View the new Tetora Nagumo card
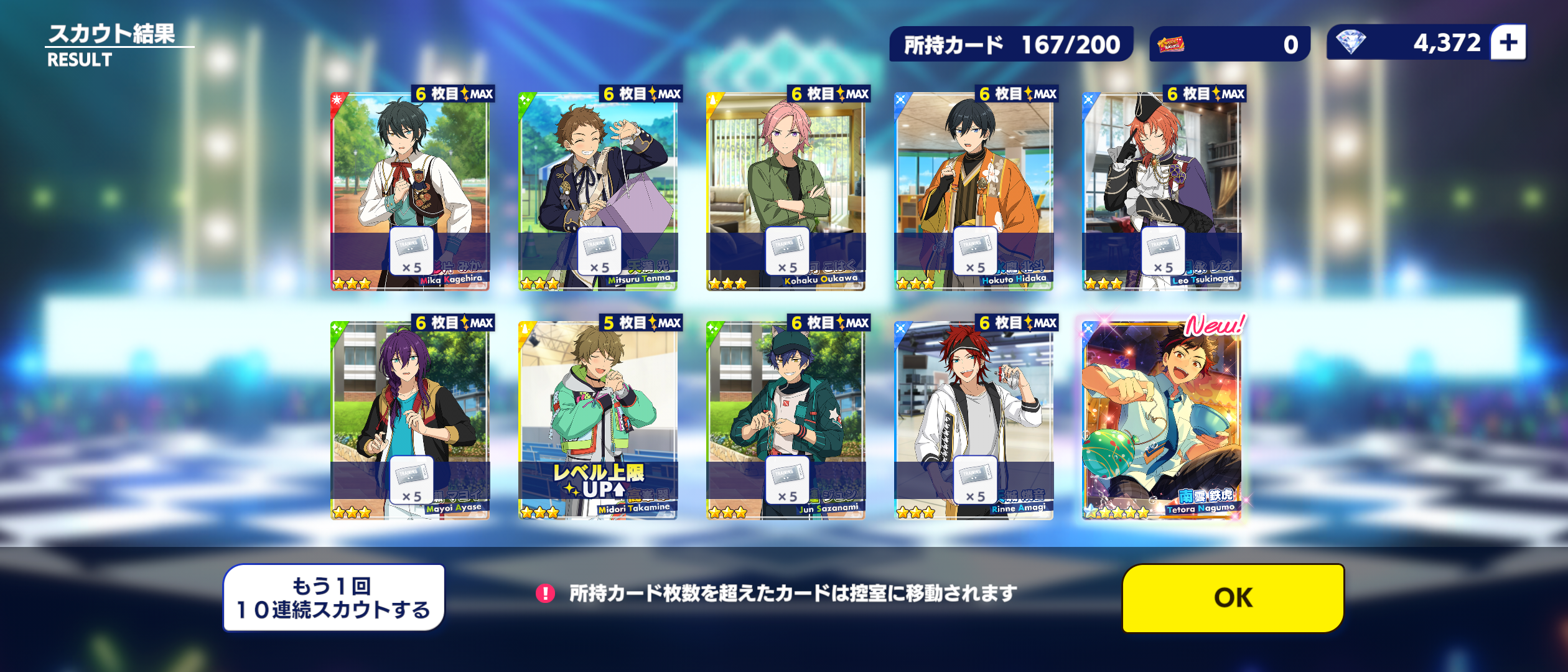The width and height of the screenshot is (1568, 672). [1162, 420]
